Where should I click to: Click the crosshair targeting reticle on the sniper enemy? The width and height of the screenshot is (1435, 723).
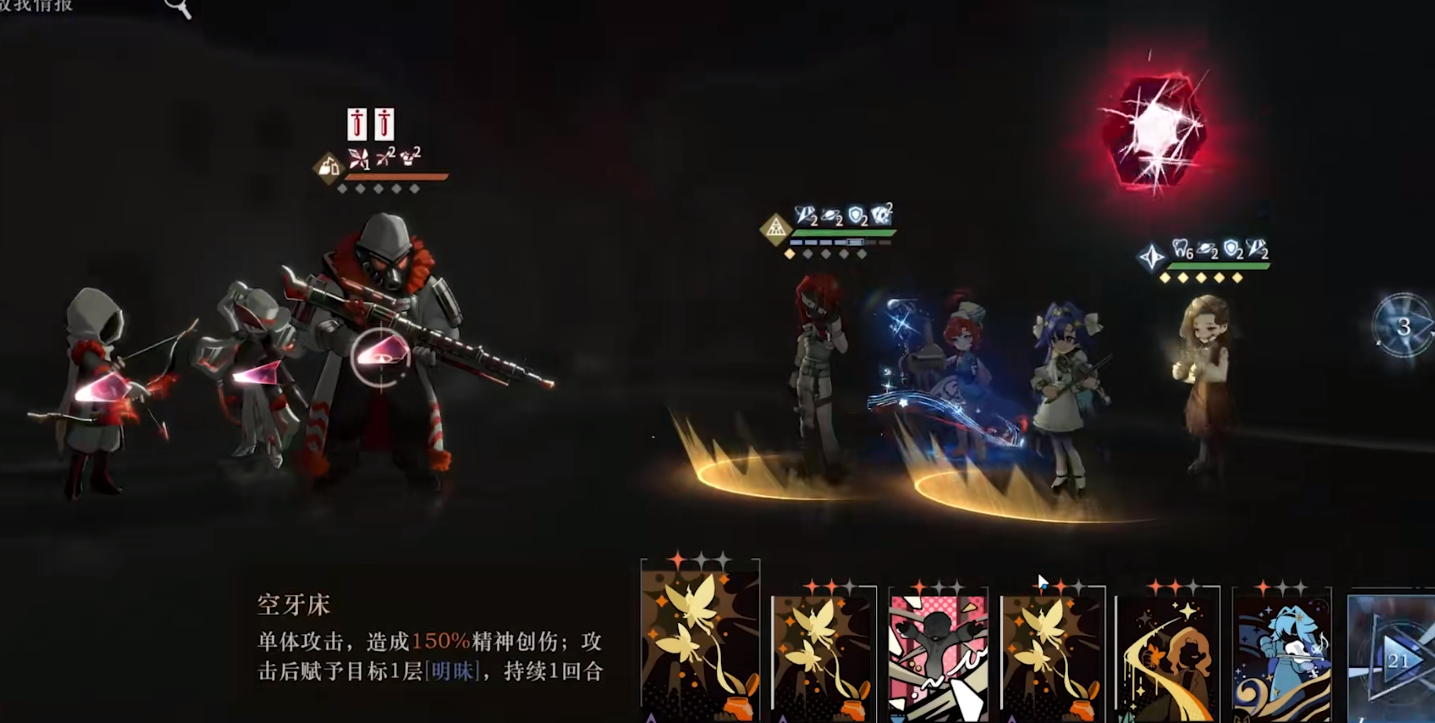(x=380, y=355)
